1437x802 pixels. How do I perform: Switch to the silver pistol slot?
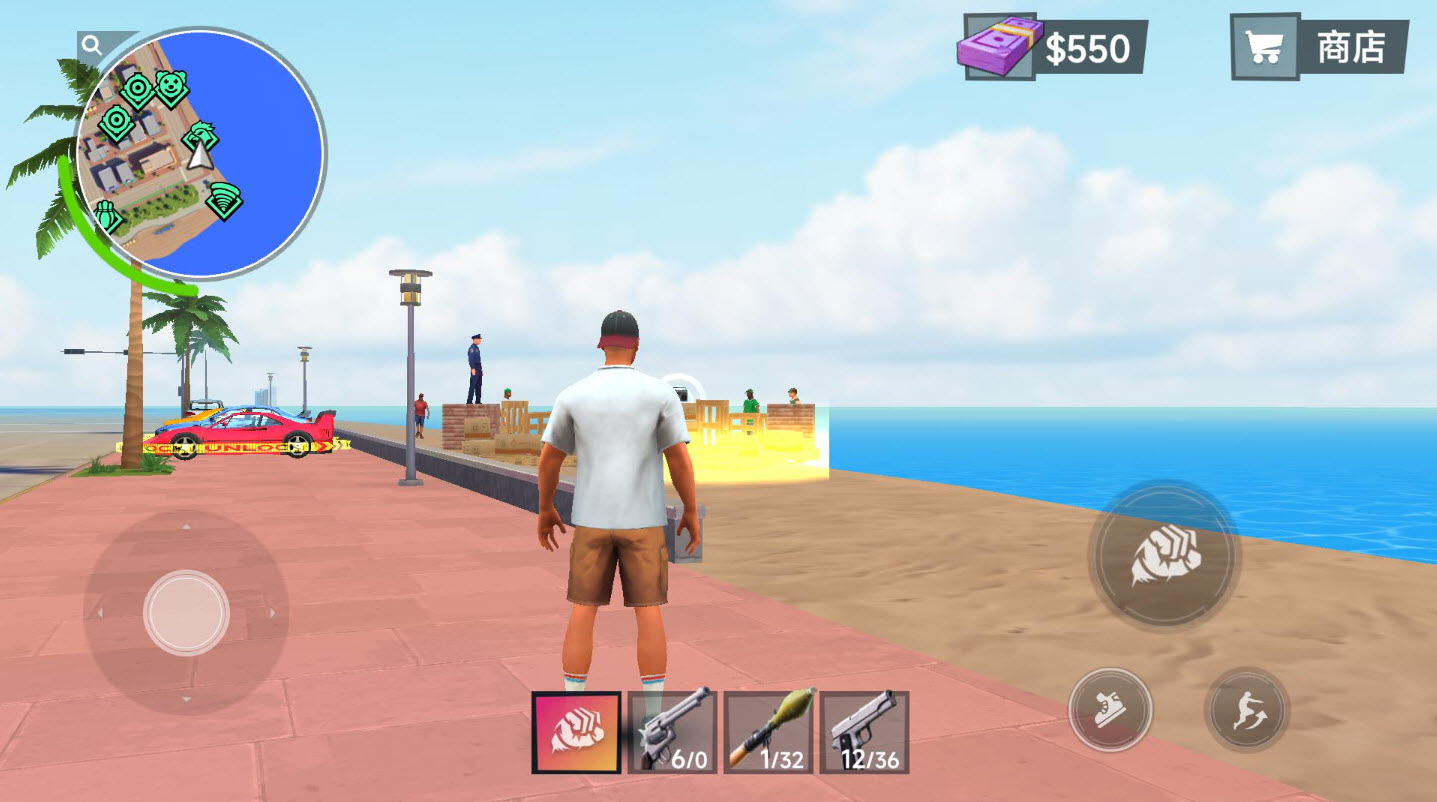point(864,733)
